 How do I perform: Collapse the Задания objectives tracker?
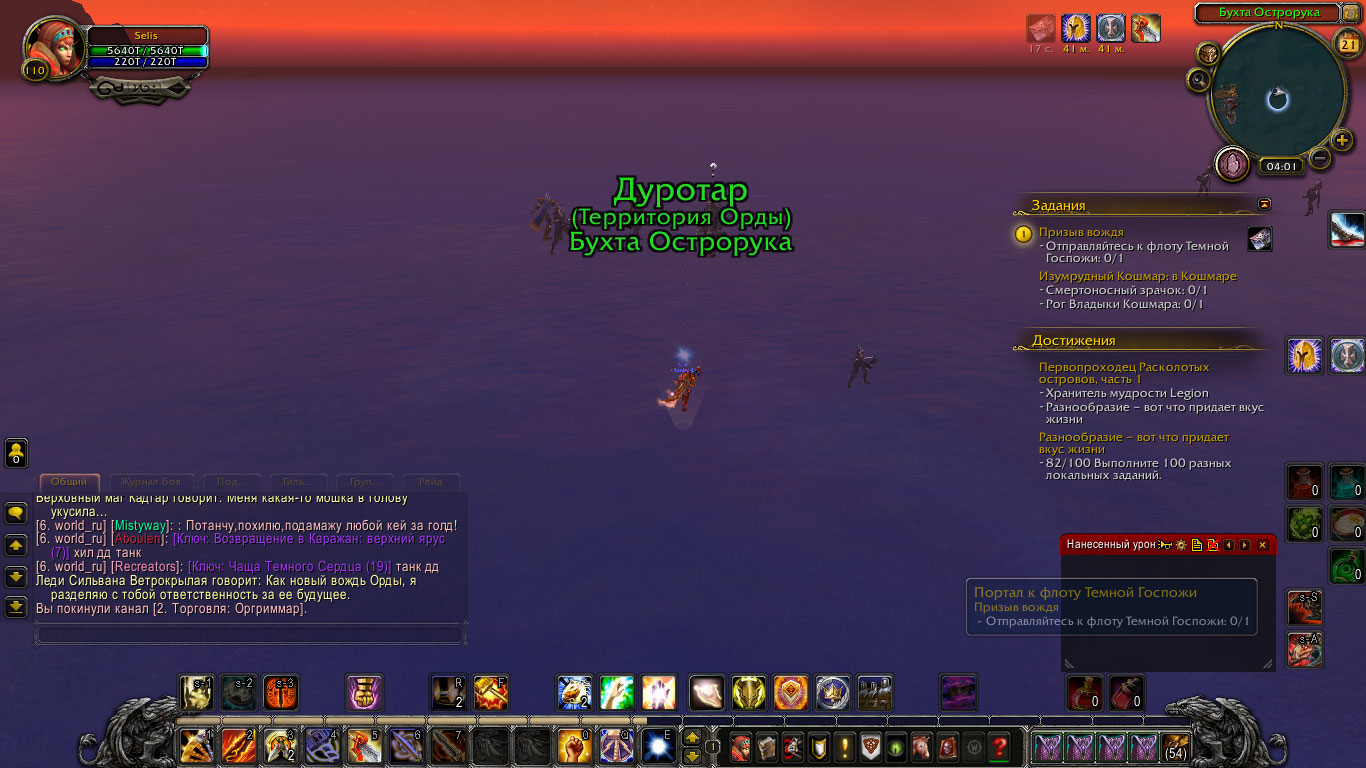1264,204
